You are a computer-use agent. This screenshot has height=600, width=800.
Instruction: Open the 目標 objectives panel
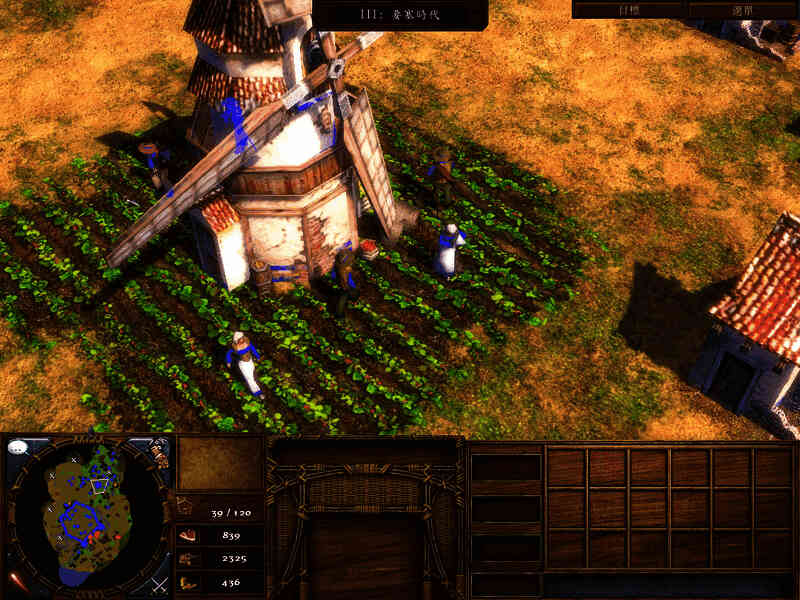pyautogui.click(x=629, y=9)
